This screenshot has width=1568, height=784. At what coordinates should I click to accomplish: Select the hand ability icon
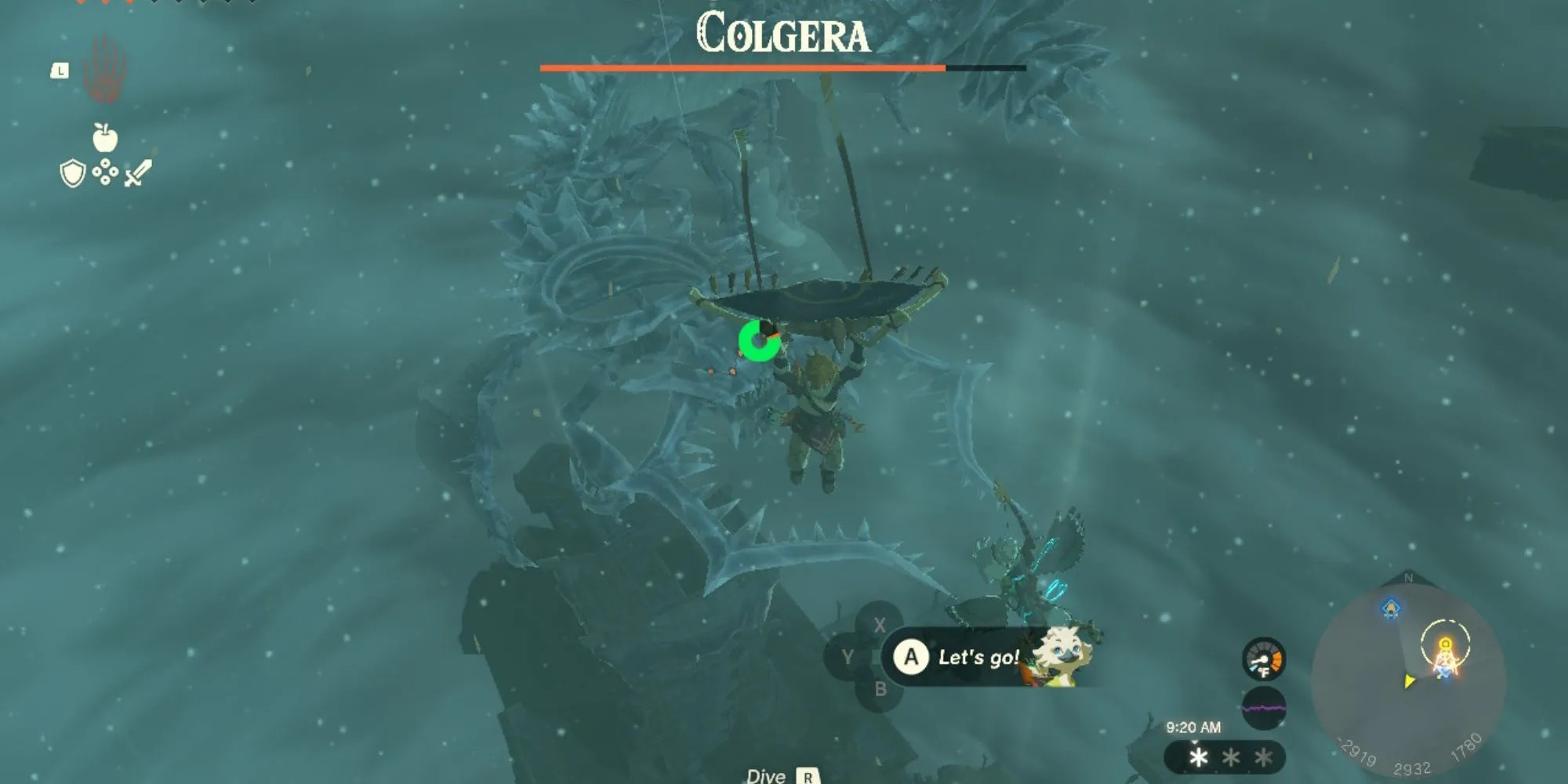[105, 70]
